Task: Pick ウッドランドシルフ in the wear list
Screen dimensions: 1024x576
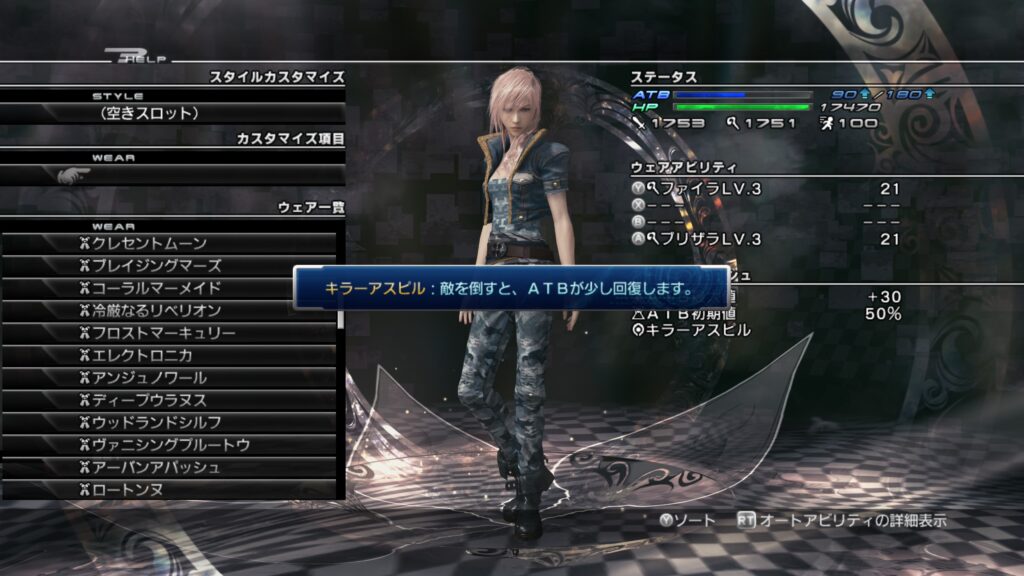Action: coord(170,422)
